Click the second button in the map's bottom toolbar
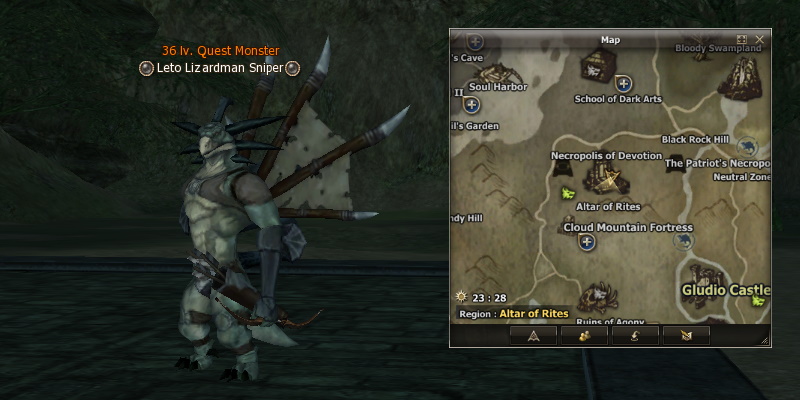 coord(585,335)
